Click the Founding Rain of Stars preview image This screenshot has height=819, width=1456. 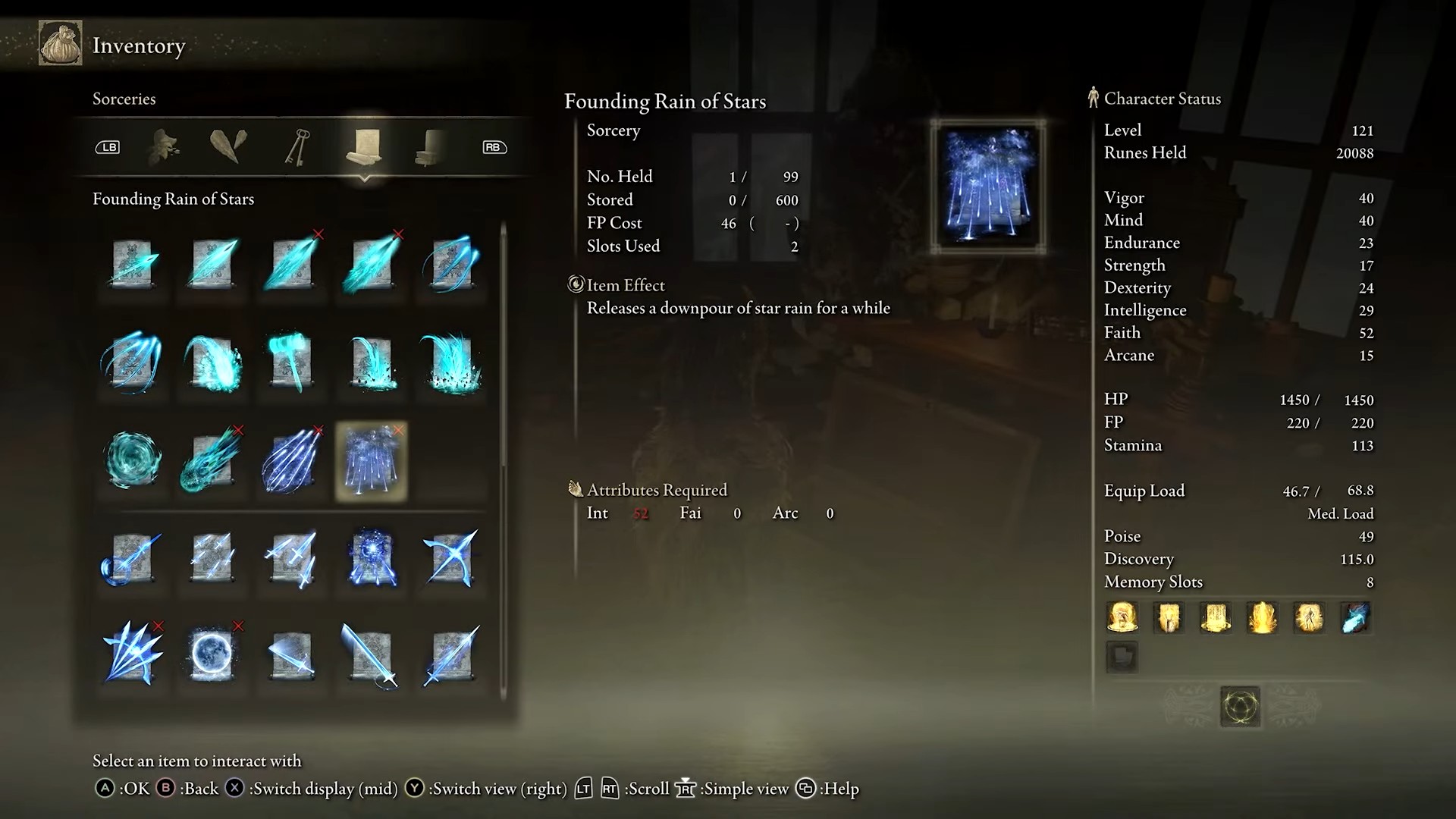tap(987, 187)
